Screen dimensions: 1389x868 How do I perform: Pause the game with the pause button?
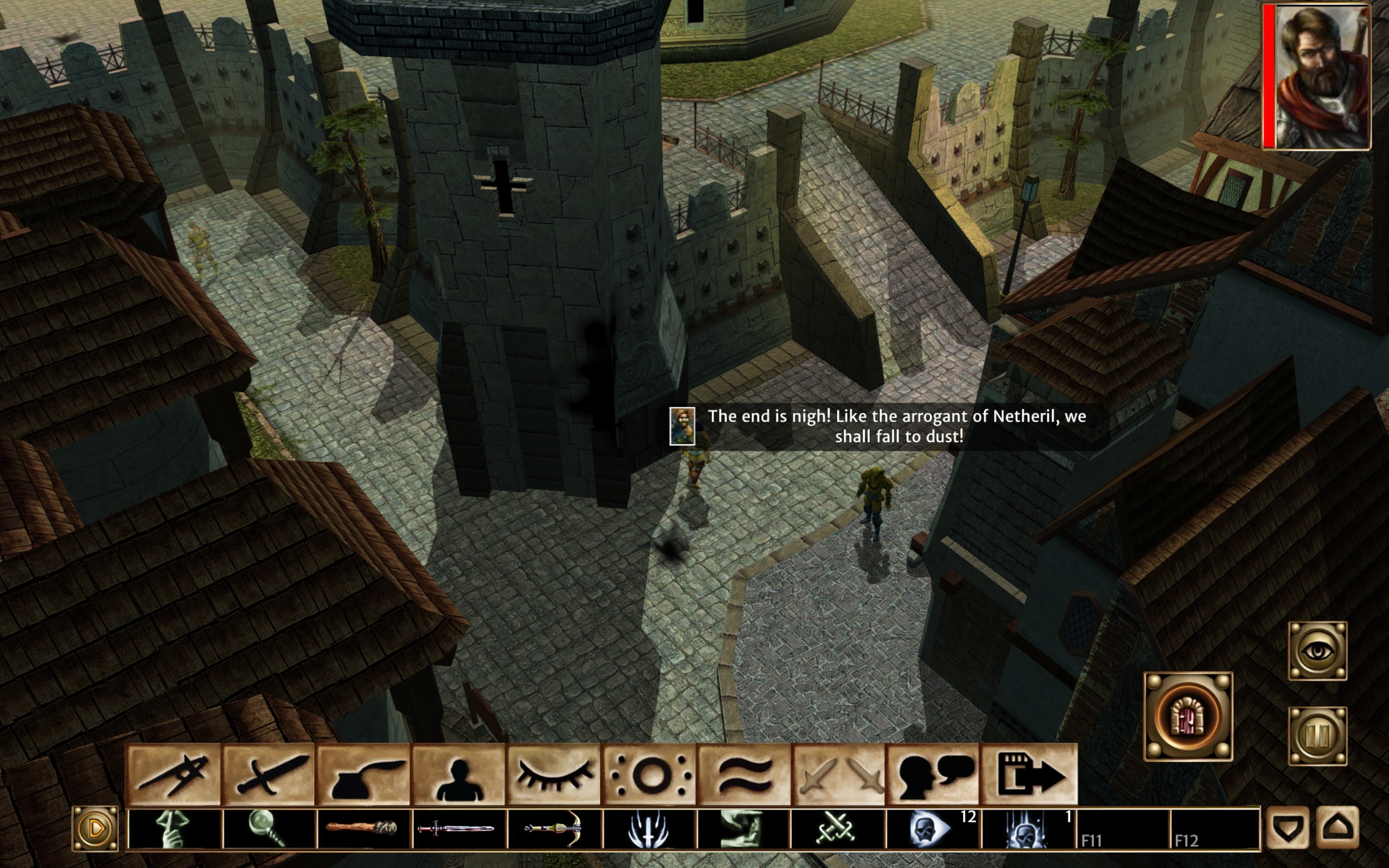coord(1317,736)
